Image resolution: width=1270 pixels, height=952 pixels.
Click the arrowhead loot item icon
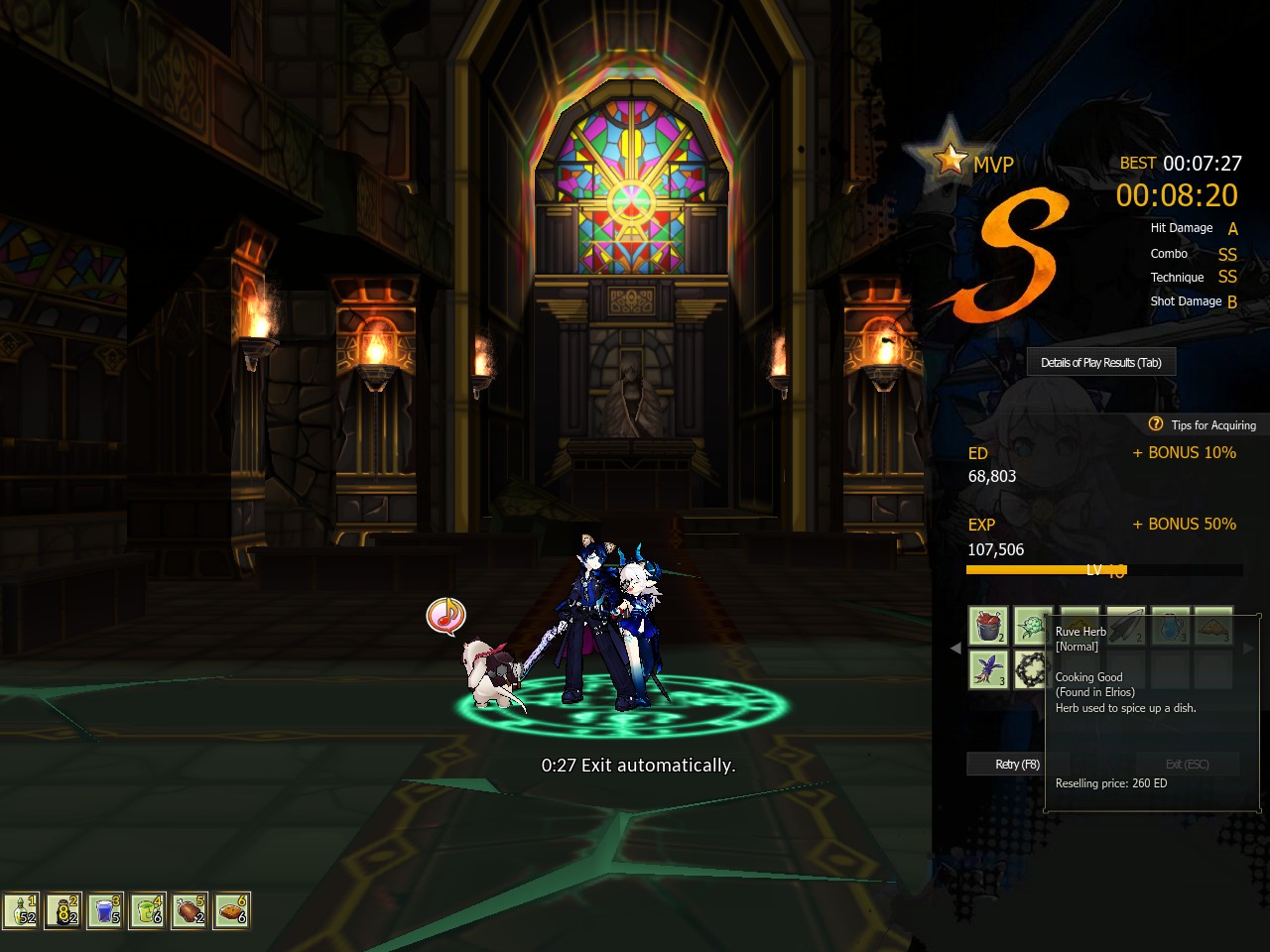[x=1126, y=626]
